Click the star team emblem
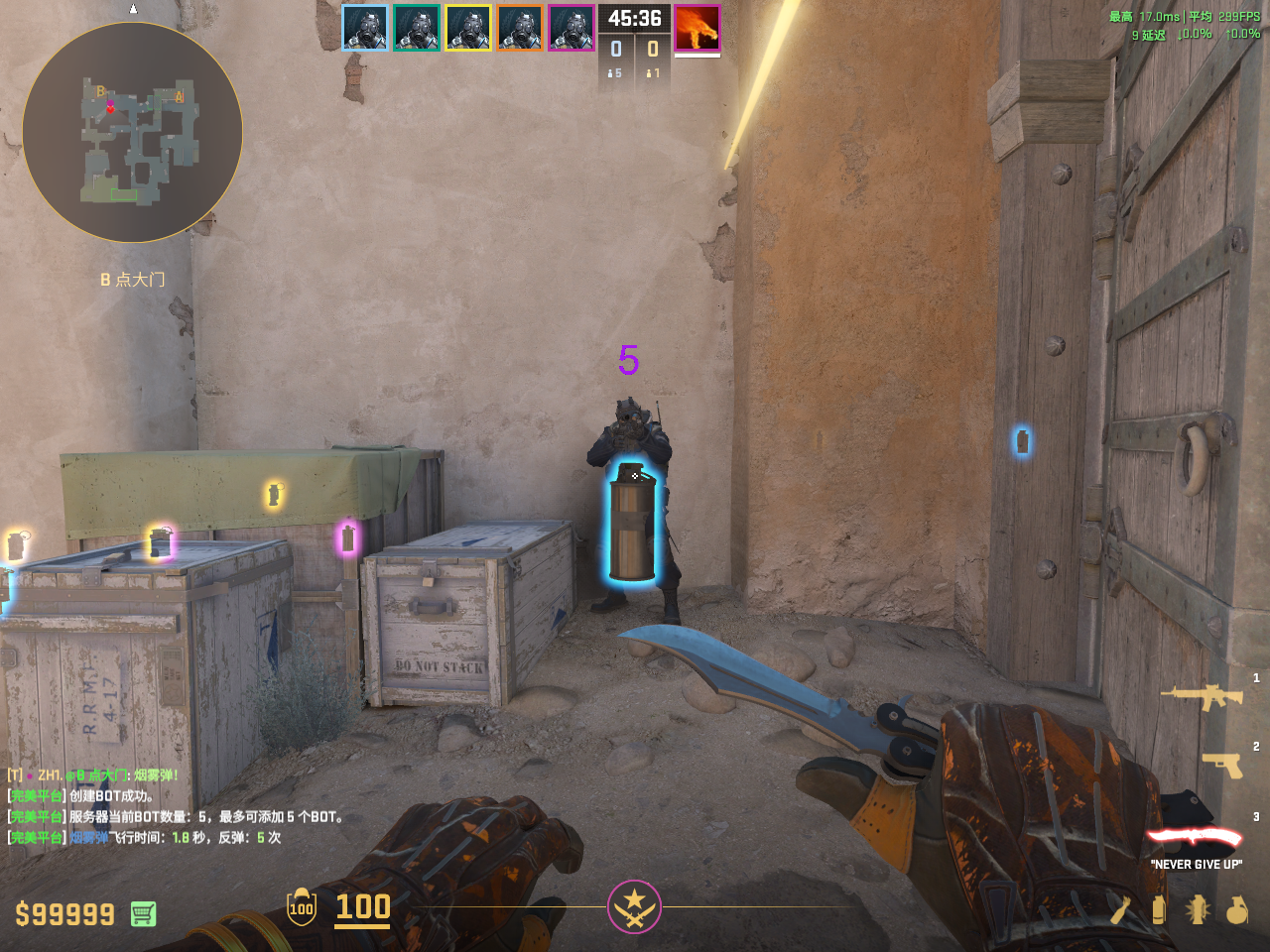The height and width of the screenshot is (952, 1270). (634, 906)
